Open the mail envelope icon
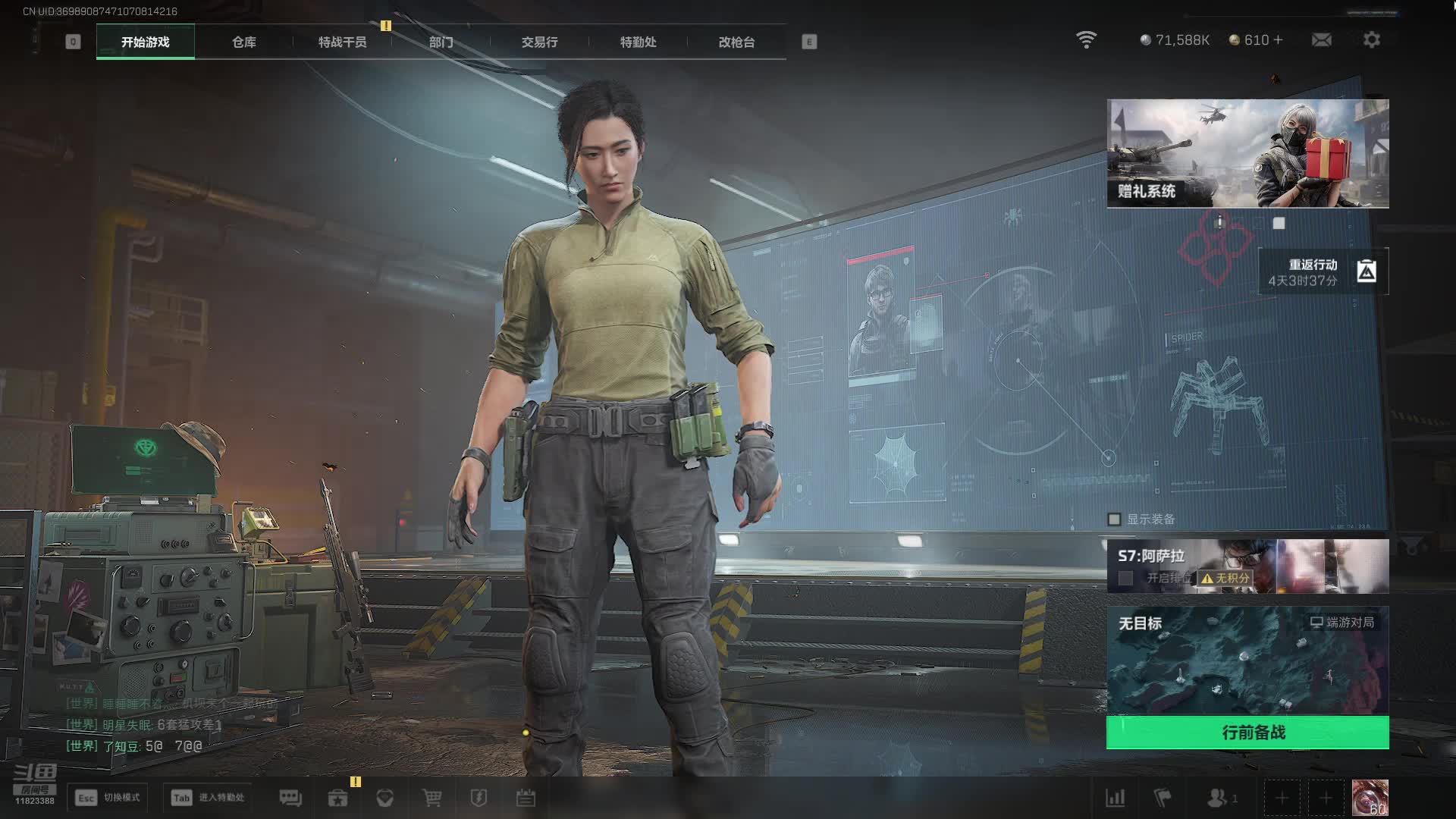 click(1321, 40)
